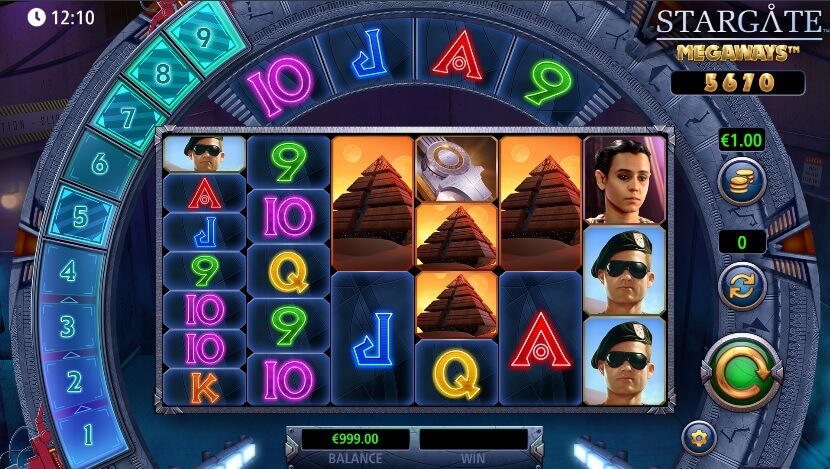Open the autoplay options
Image resolution: width=830 pixels, height=469 pixels.
742,285
